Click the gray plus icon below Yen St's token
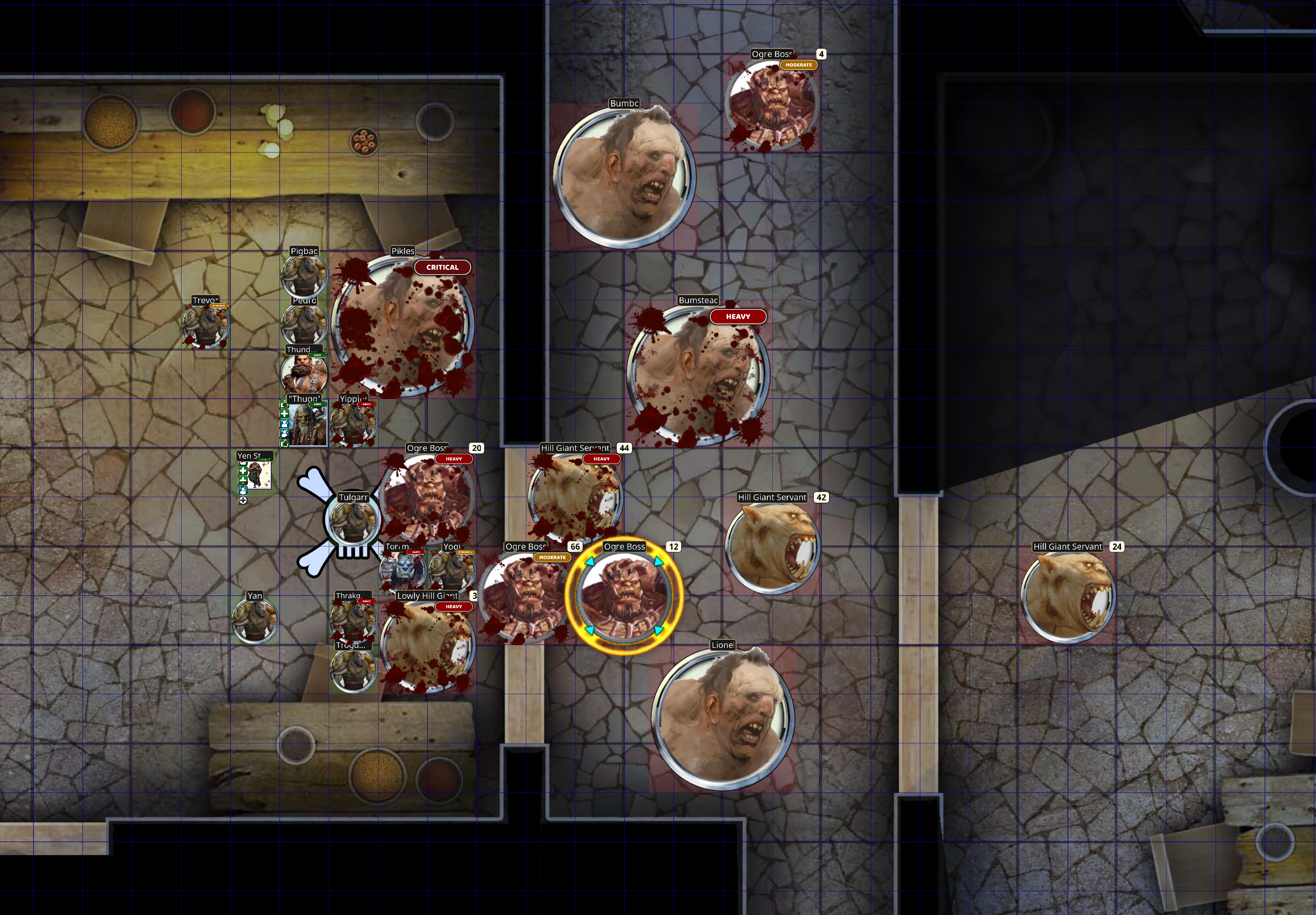Screen dimensions: 1316x915 pos(243,500)
